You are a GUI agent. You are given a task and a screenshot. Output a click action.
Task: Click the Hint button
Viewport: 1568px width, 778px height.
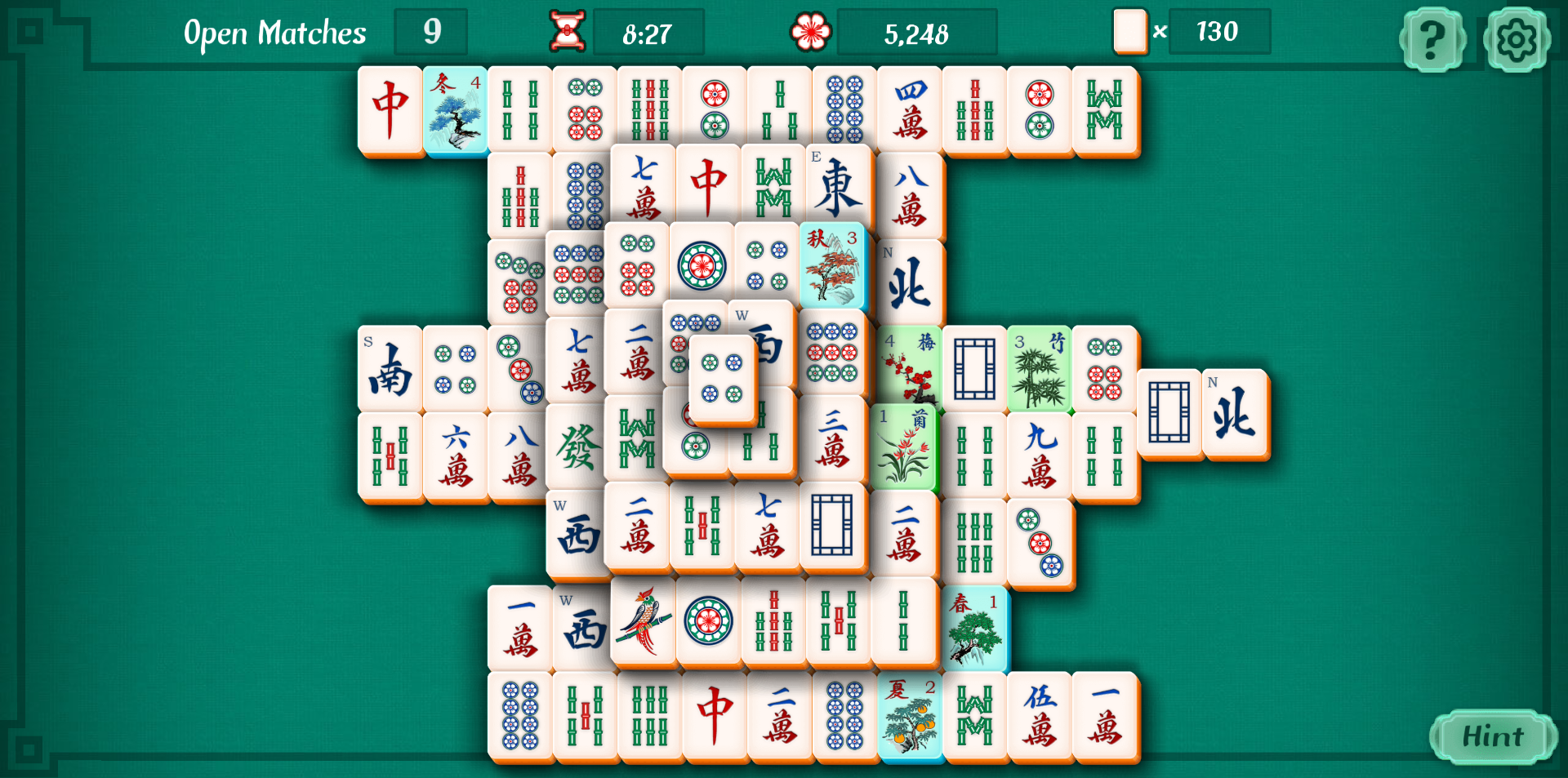coord(1493,736)
